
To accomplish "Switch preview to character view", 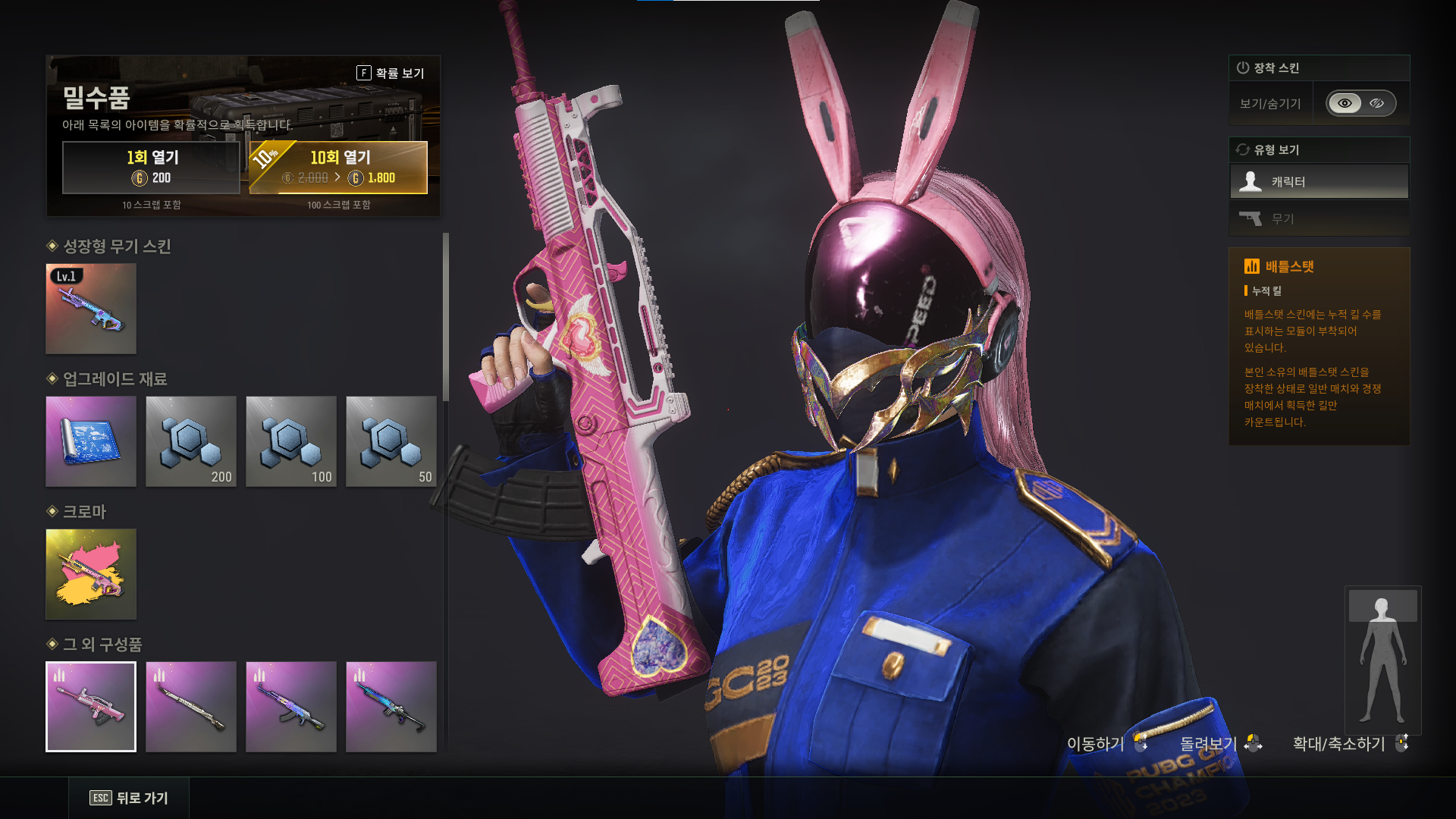I will (1319, 182).
